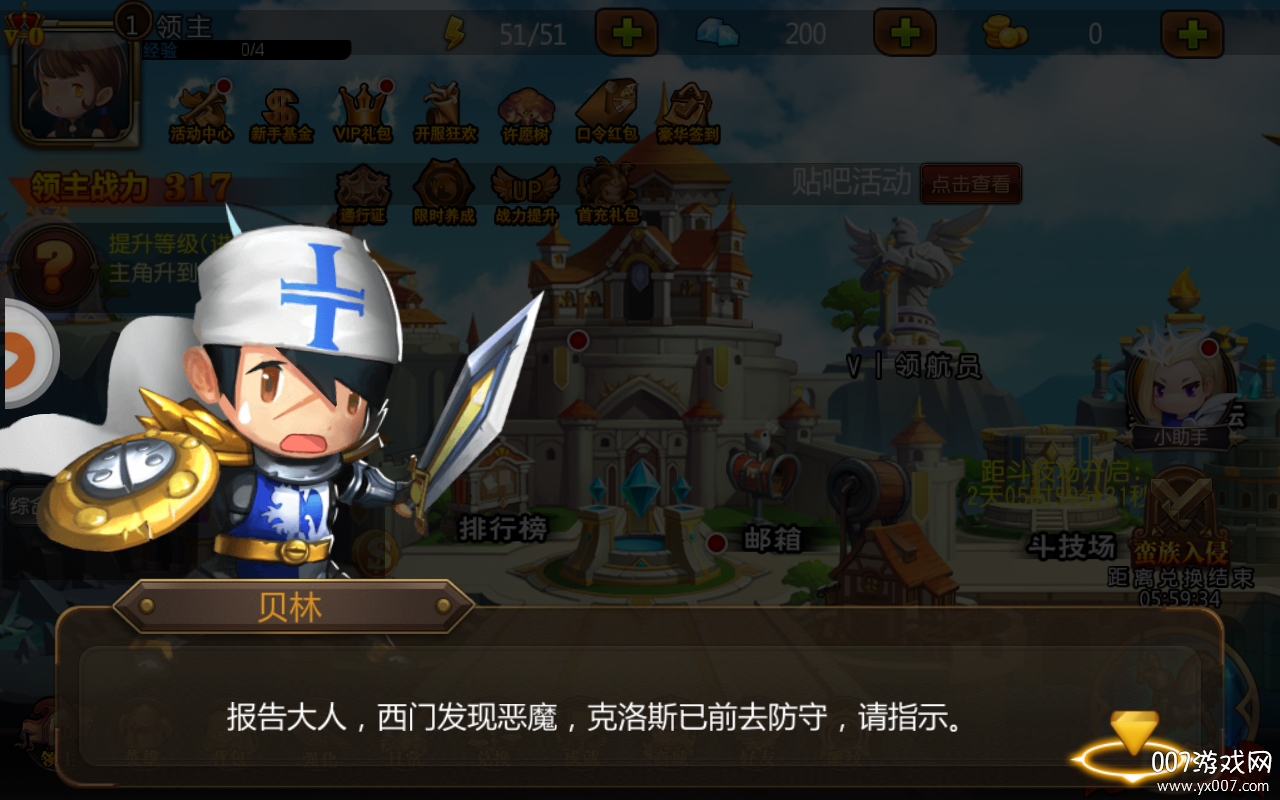Enter the 排行榜 (Rankings) building
The width and height of the screenshot is (1280, 800).
(500, 480)
